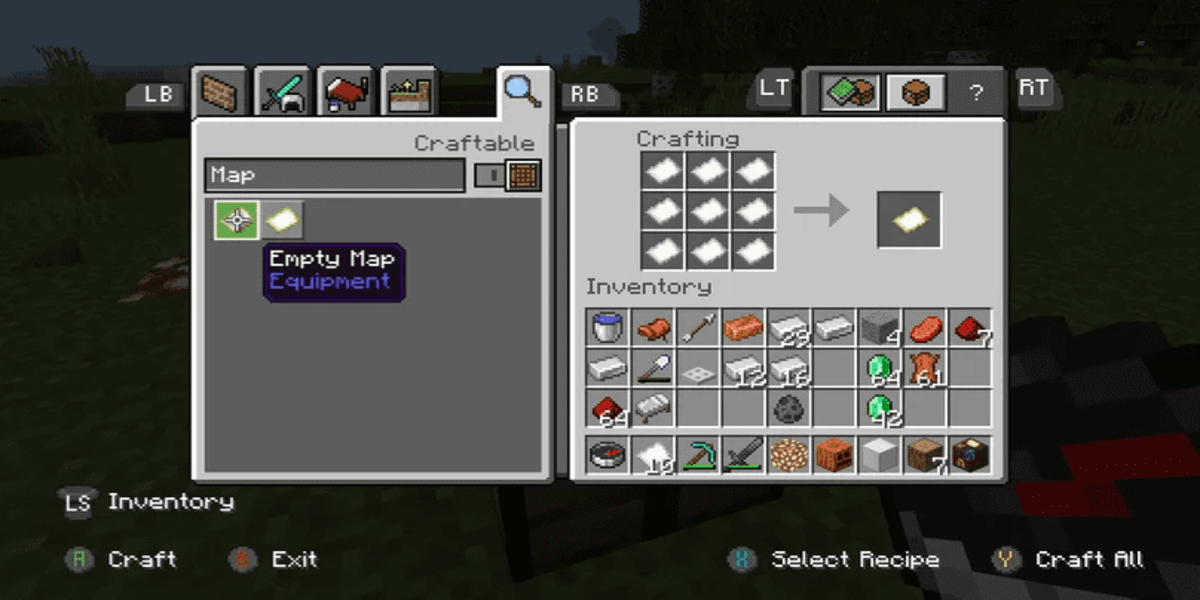Take the crafted map from the output slot

coord(909,220)
